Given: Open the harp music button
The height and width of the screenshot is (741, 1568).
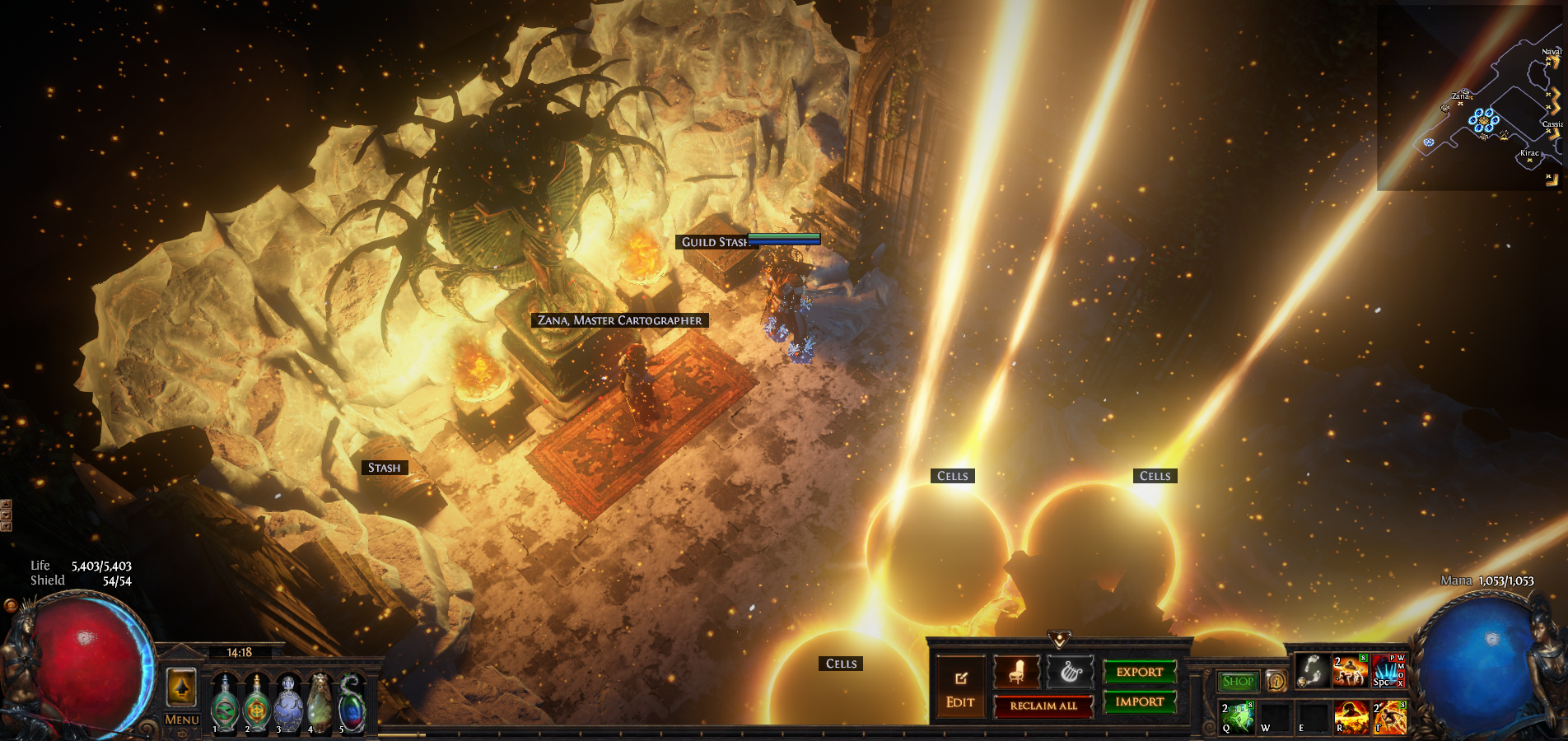Looking at the screenshot, I should [1070, 673].
